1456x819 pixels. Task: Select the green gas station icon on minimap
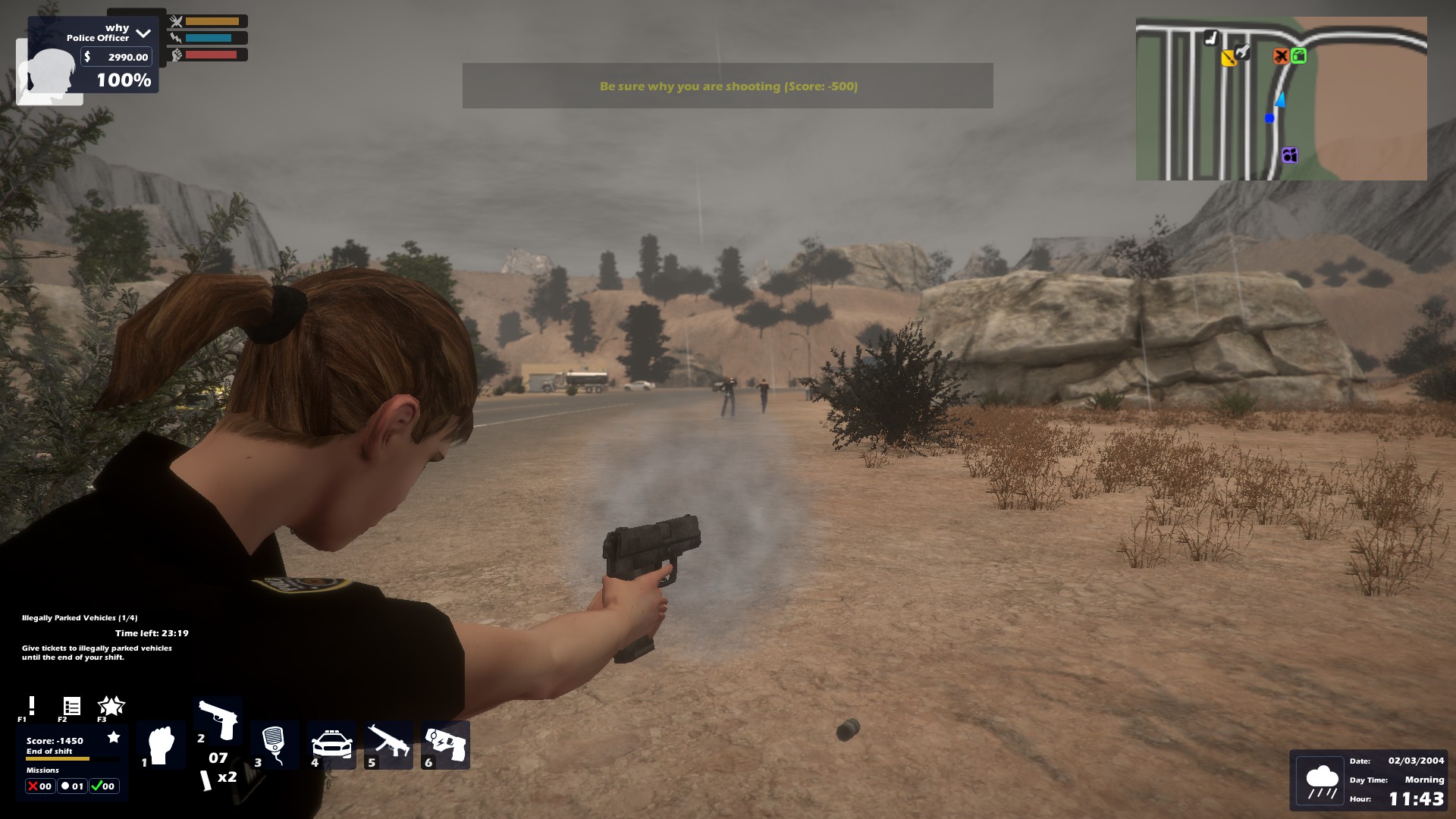tap(1299, 56)
